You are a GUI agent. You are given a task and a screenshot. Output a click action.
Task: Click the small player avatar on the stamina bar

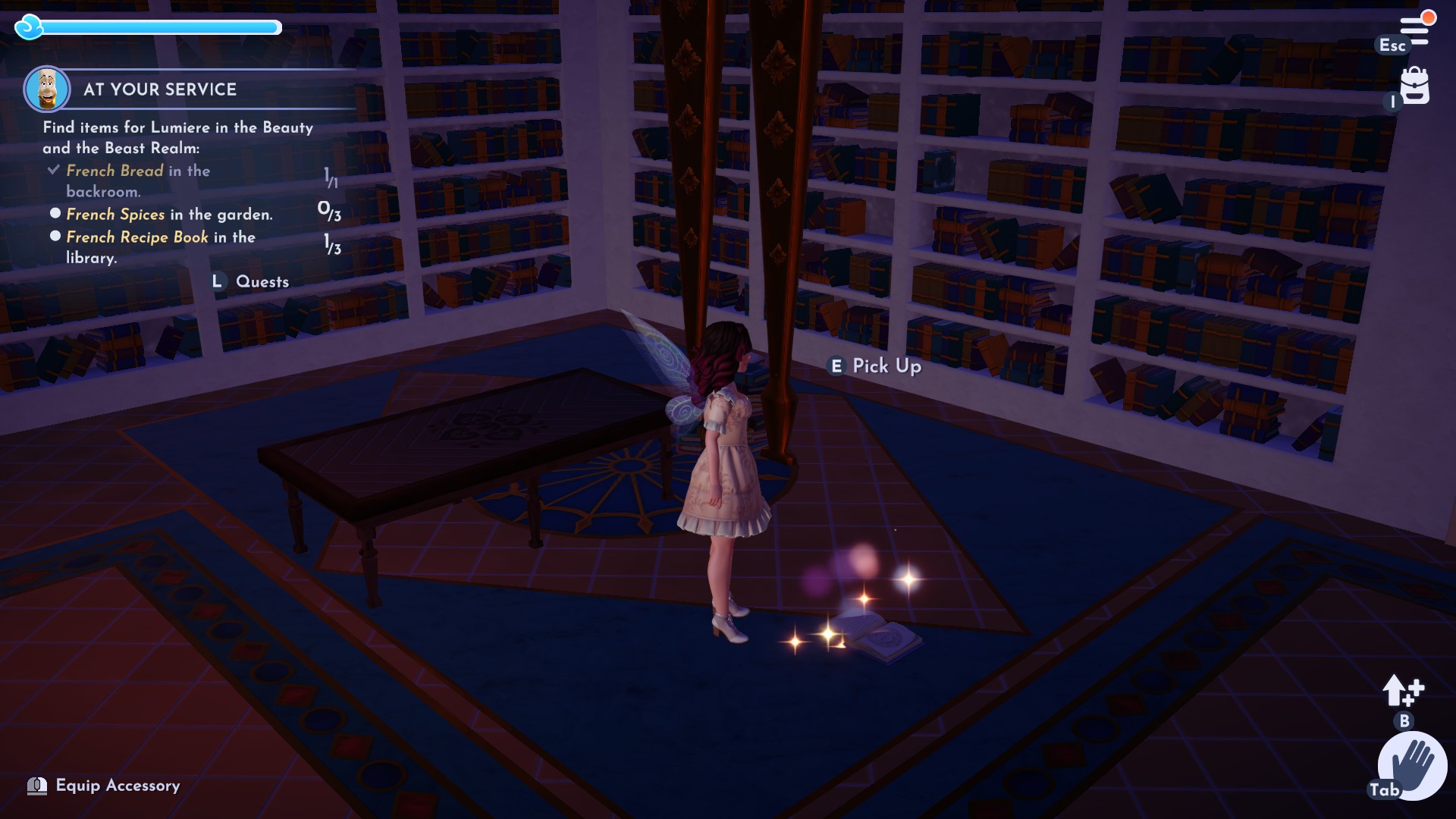point(29,27)
